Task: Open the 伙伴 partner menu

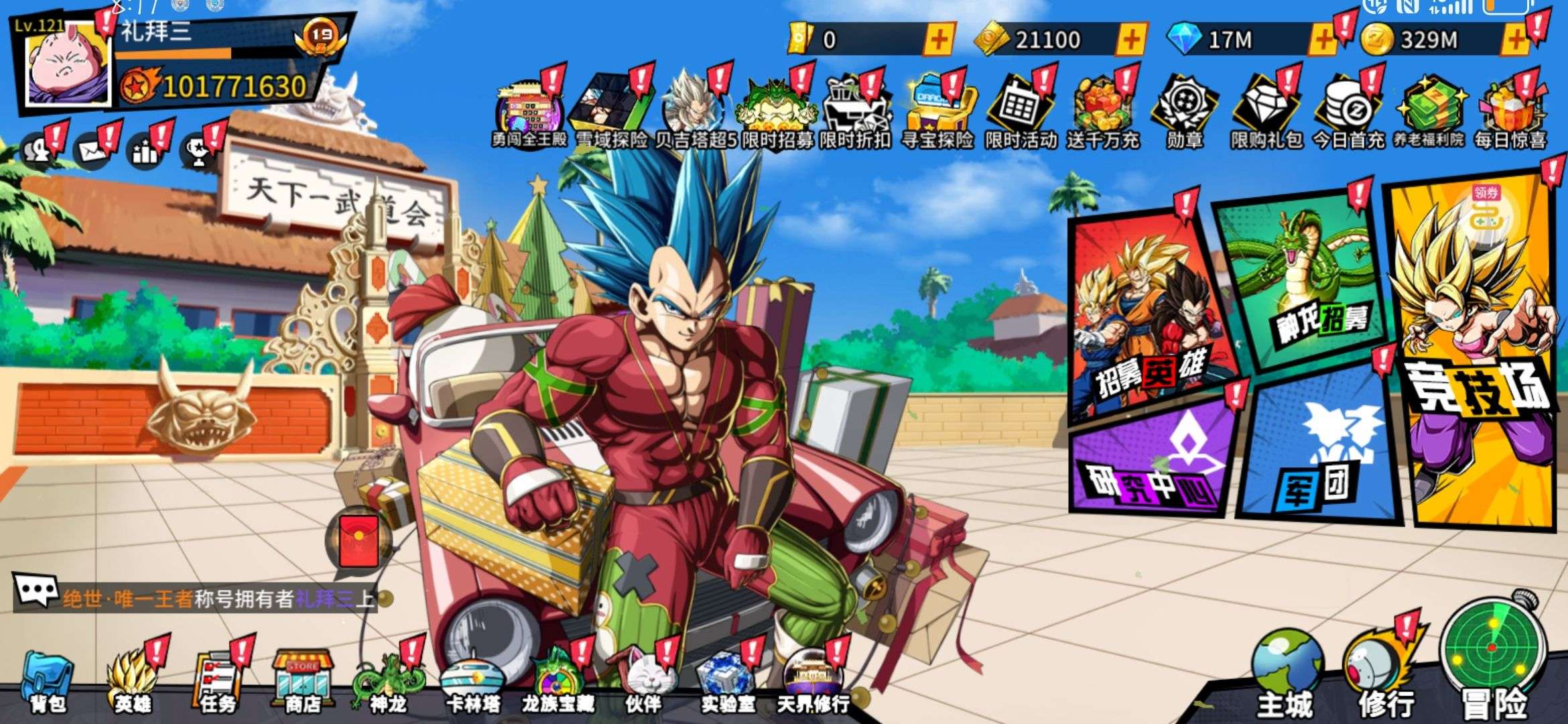Action: point(644,680)
